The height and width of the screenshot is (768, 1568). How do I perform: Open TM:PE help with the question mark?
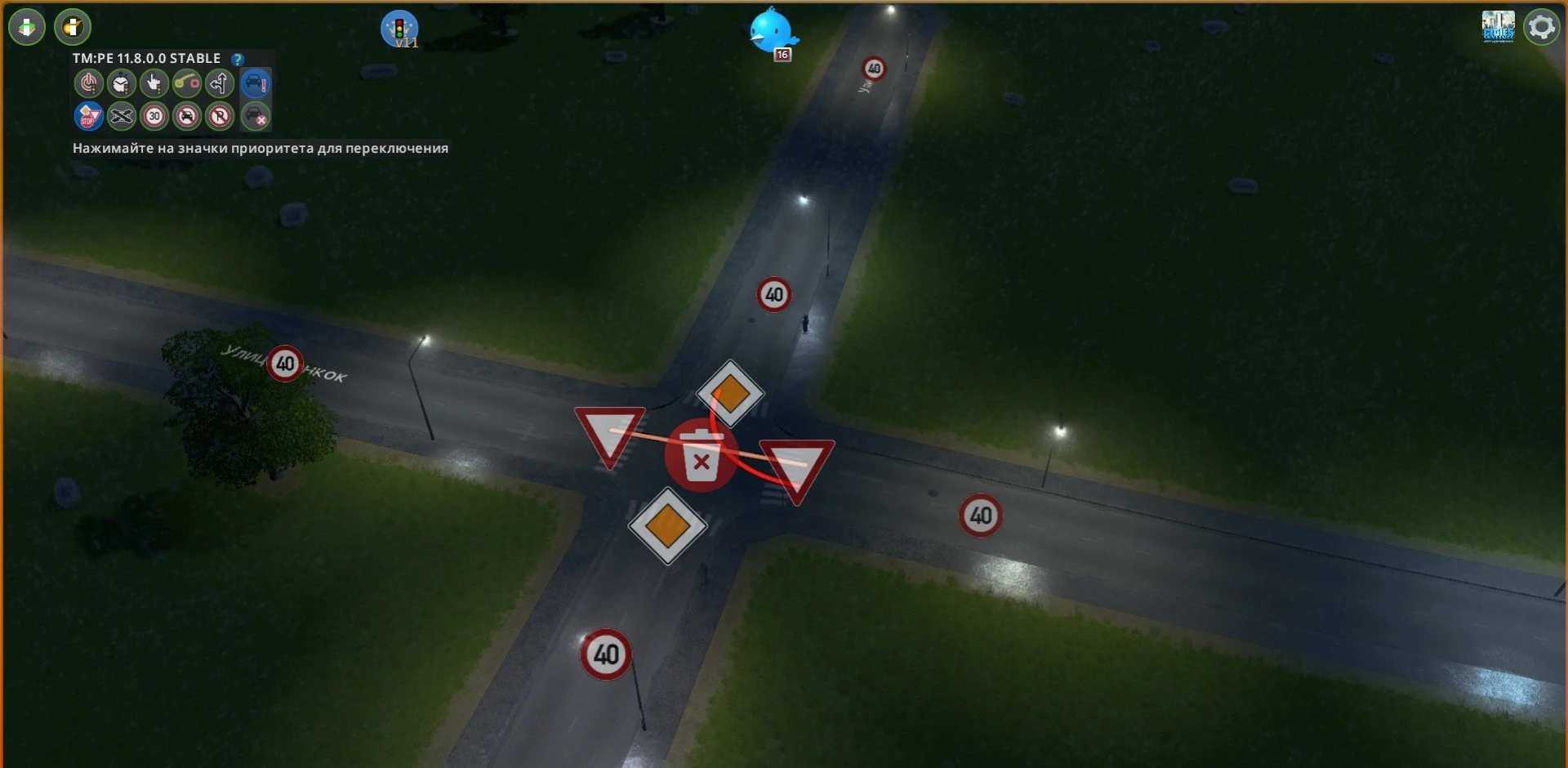pos(238,58)
